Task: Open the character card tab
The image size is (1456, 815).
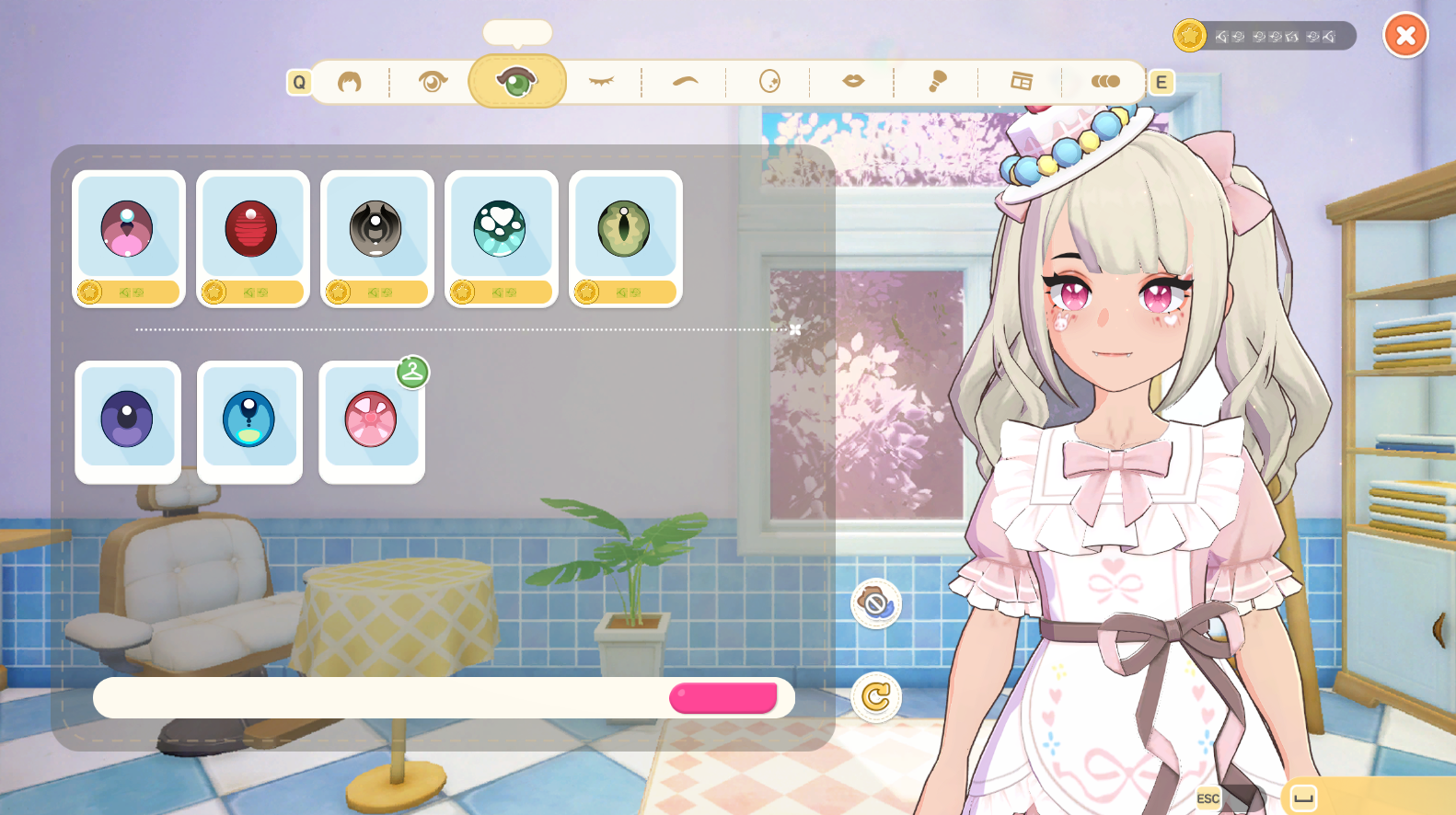Action: click(1022, 81)
